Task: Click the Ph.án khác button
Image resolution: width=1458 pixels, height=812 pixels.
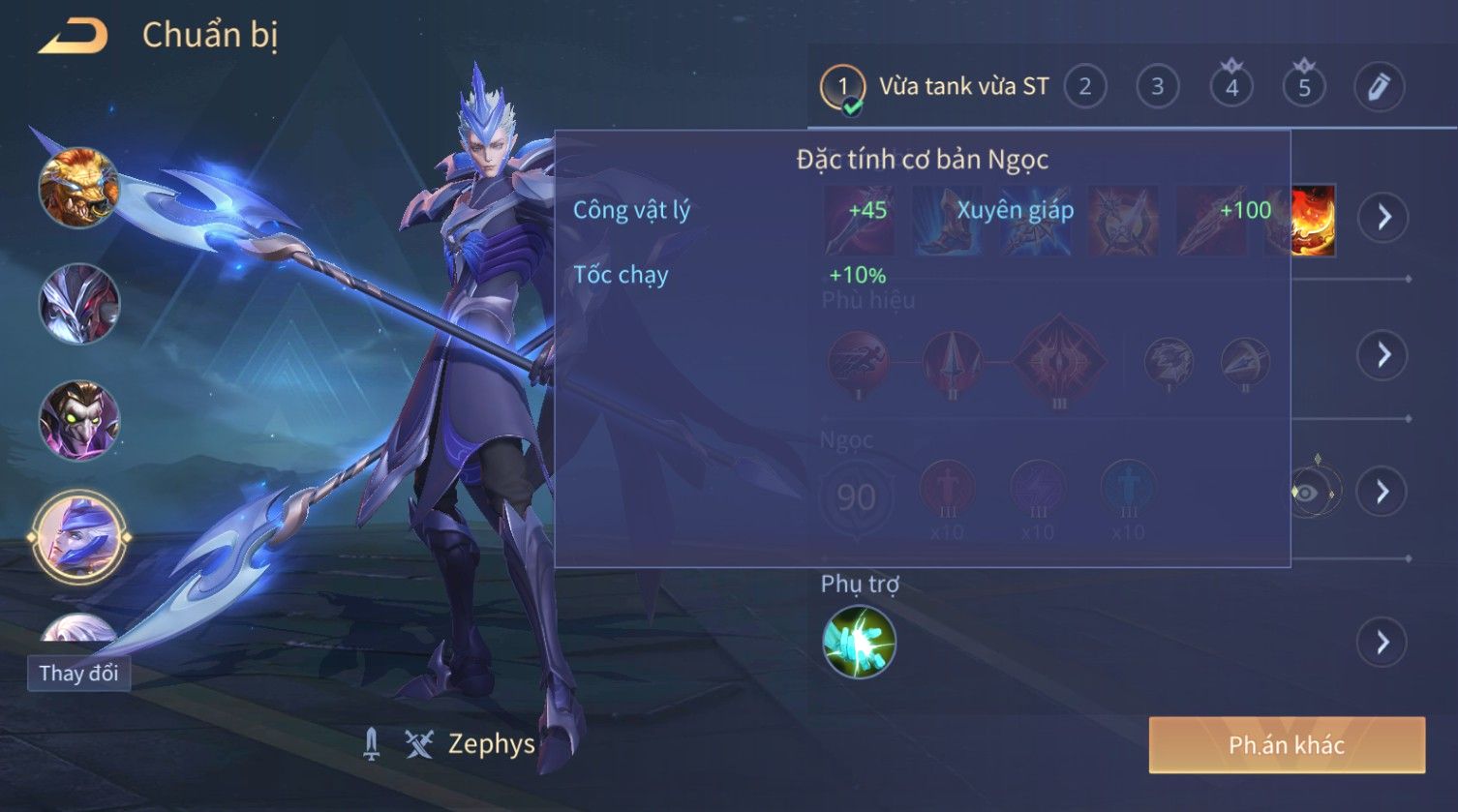Action: [1287, 744]
